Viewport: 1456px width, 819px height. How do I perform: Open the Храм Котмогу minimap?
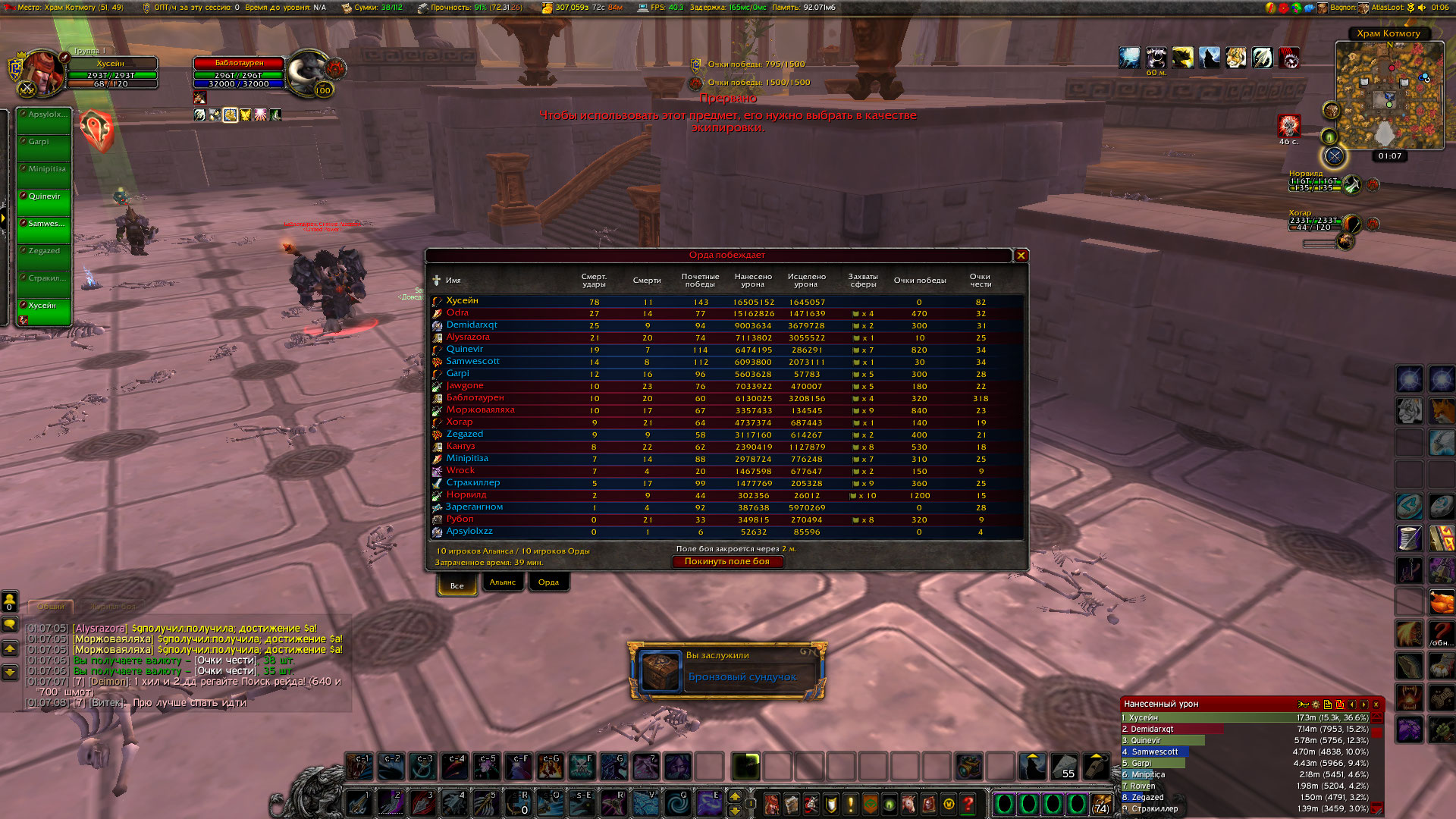pyautogui.click(x=1389, y=96)
